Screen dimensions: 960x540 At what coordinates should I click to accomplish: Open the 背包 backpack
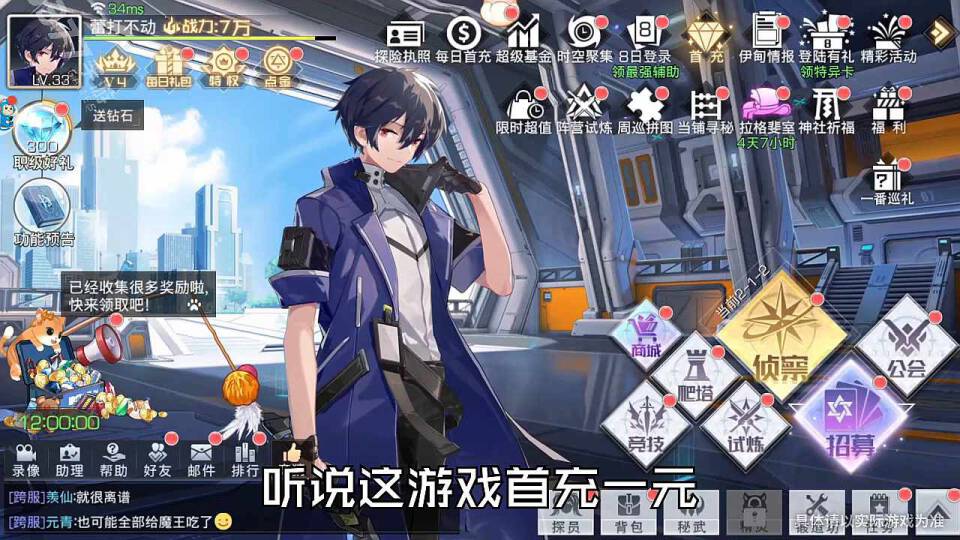(622, 513)
